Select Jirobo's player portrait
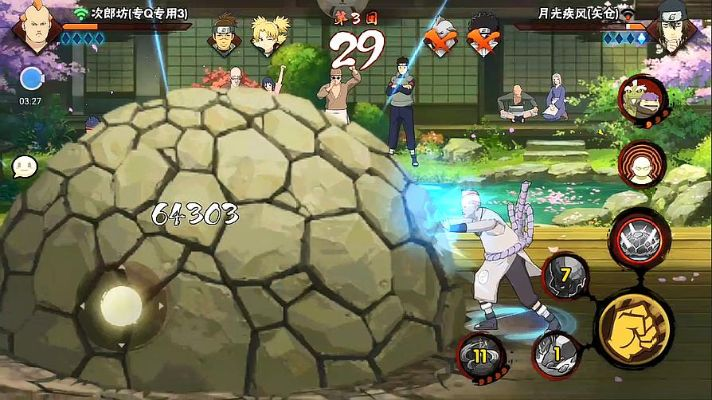The image size is (712, 400). coord(35,28)
